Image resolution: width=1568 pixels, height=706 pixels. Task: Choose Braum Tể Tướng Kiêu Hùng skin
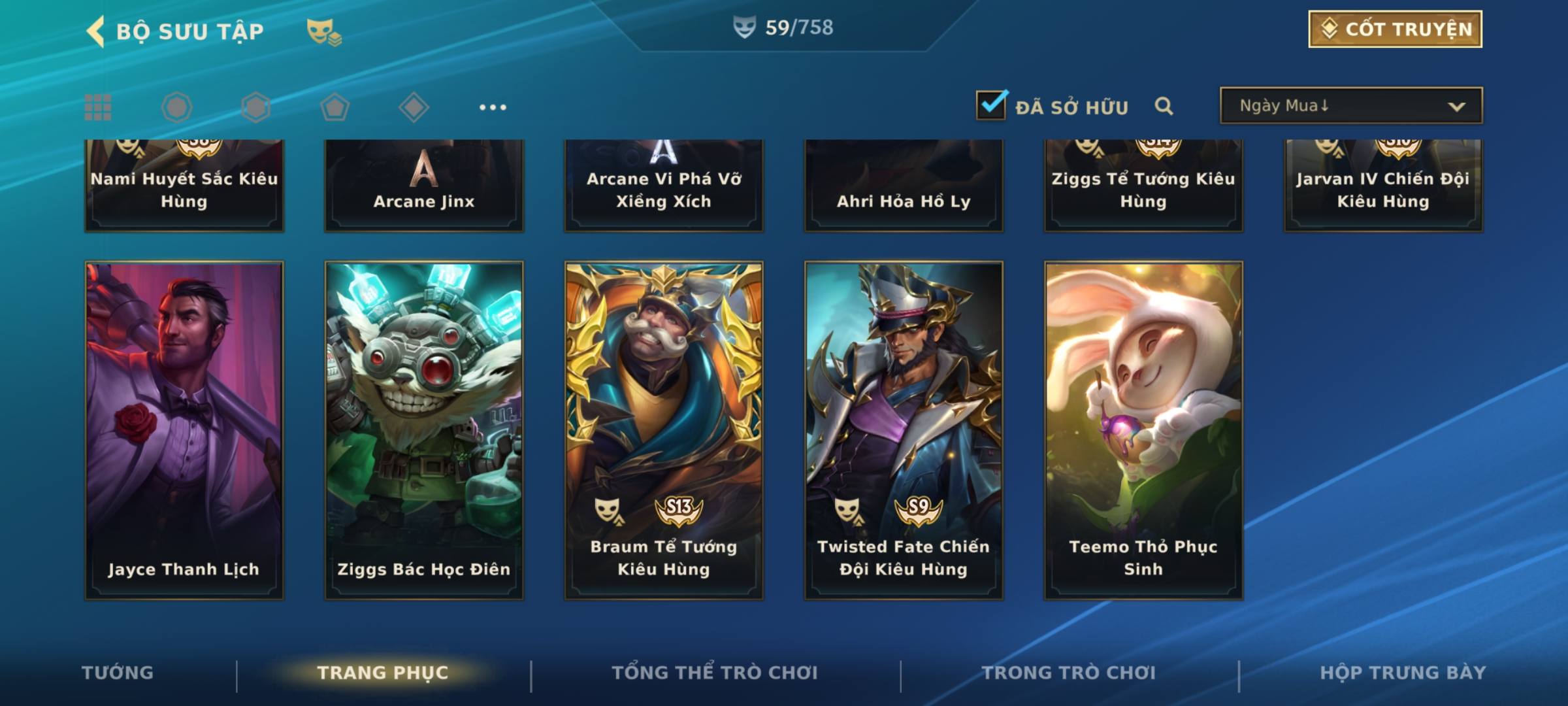click(664, 430)
